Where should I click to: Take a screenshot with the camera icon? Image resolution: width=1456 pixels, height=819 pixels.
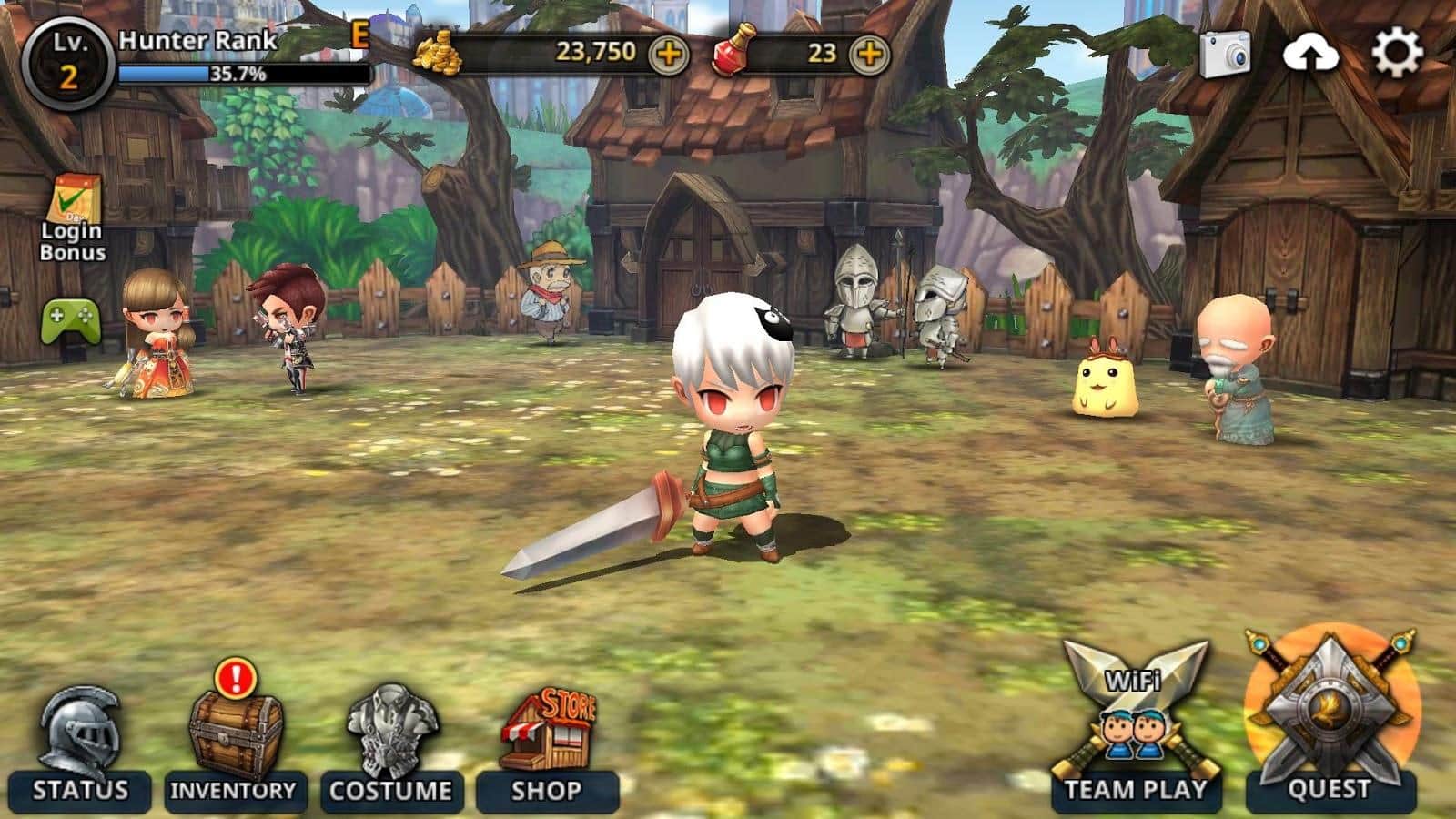coord(1224,55)
